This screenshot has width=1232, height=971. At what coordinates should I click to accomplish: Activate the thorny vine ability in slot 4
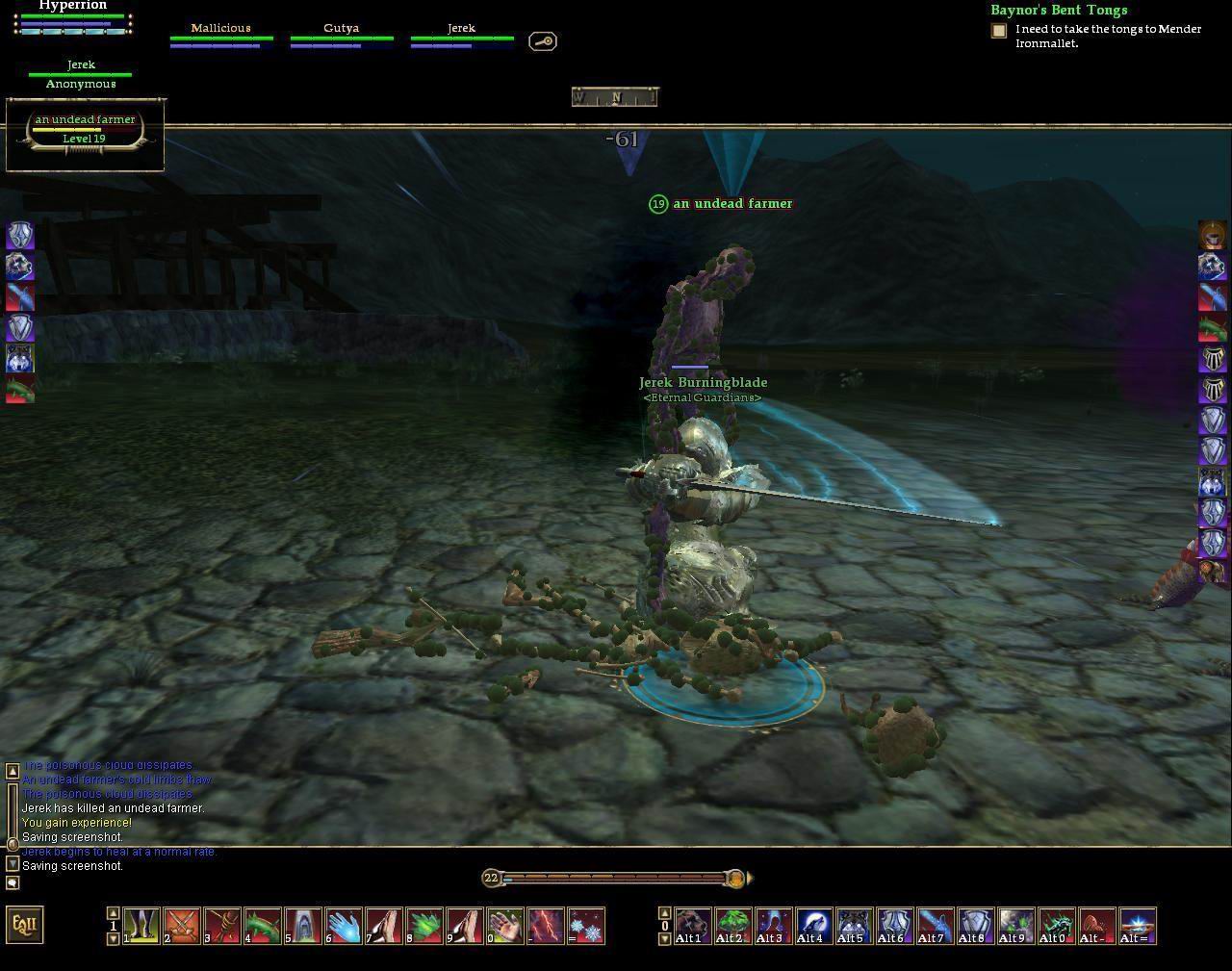(263, 926)
